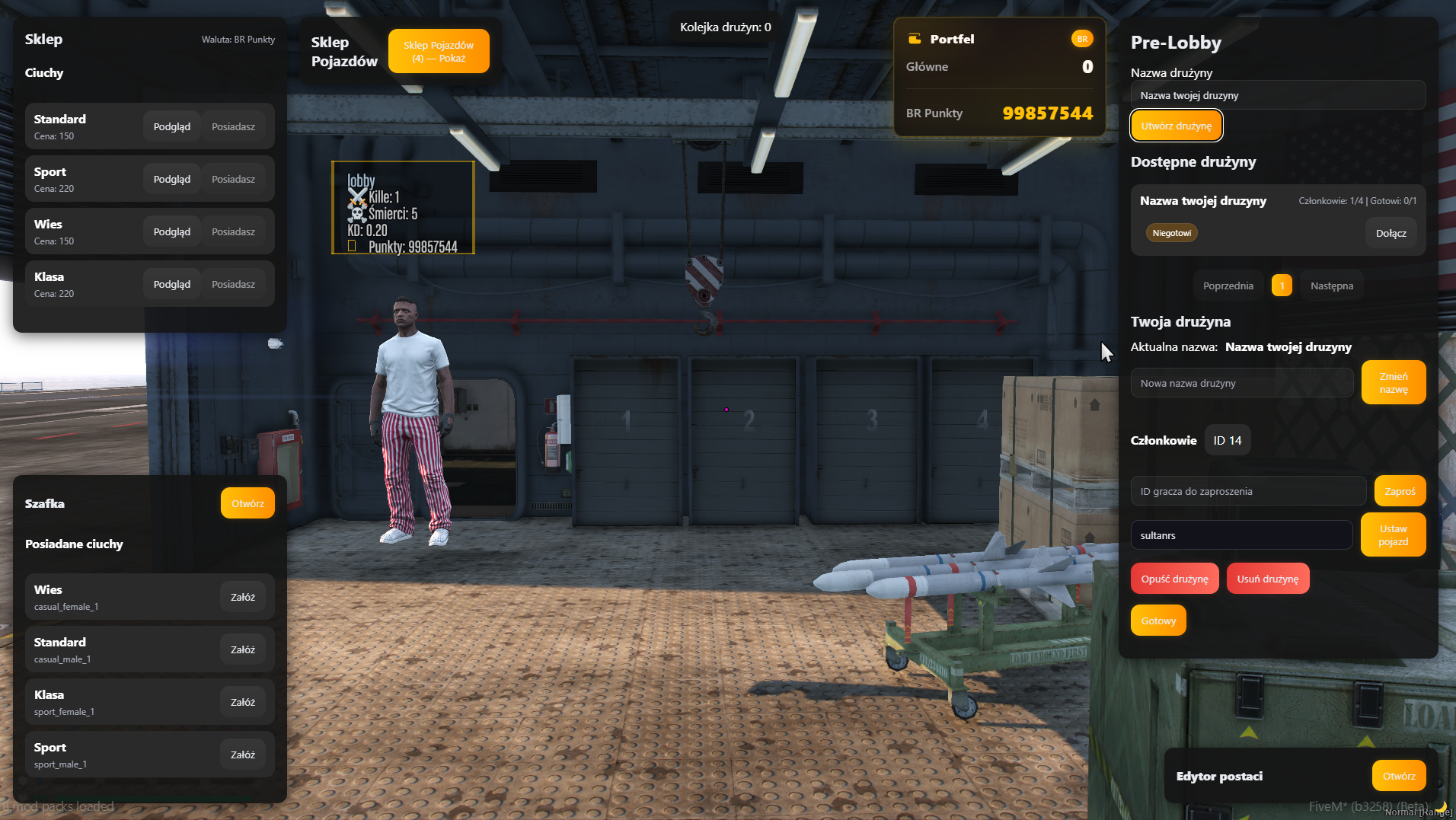The width and height of the screenshot is (1456, 820).
Task: Focus the Nowa nazwa drużyny field
Action: pos(1242,383)
